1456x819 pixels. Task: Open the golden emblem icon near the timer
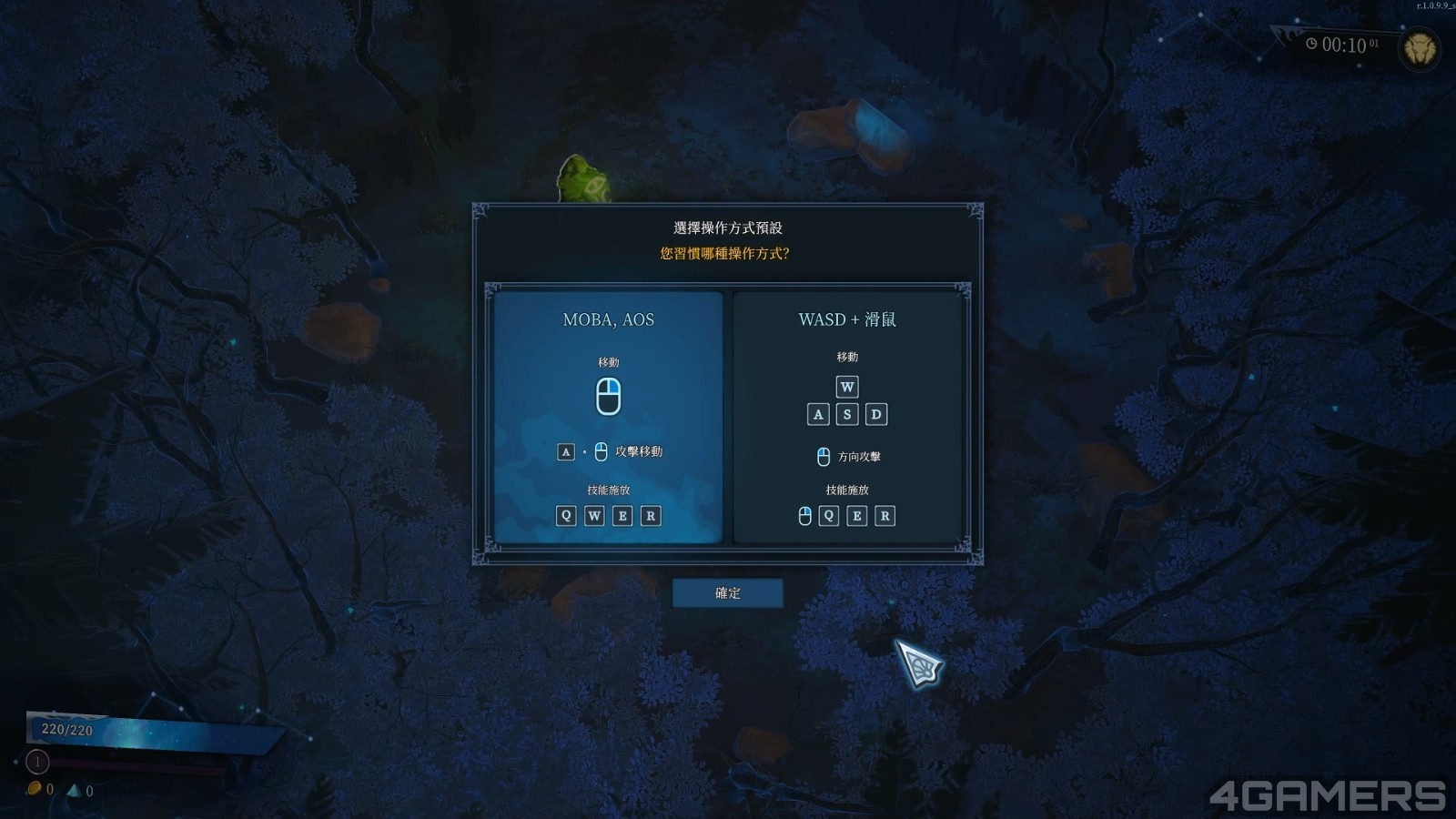tap(1420, 48)
